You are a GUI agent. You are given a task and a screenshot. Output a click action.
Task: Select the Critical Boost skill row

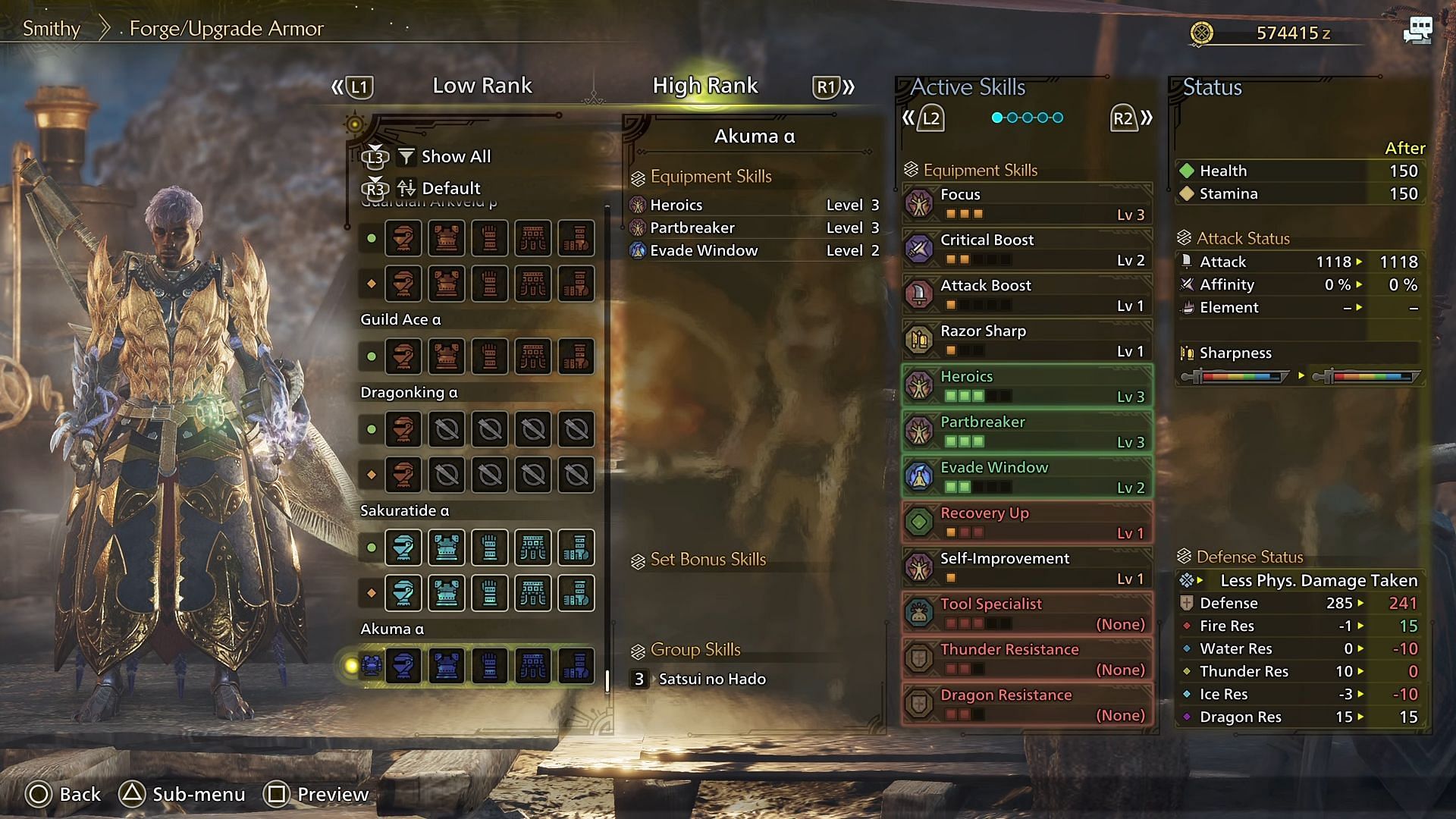pos(1027,249)
